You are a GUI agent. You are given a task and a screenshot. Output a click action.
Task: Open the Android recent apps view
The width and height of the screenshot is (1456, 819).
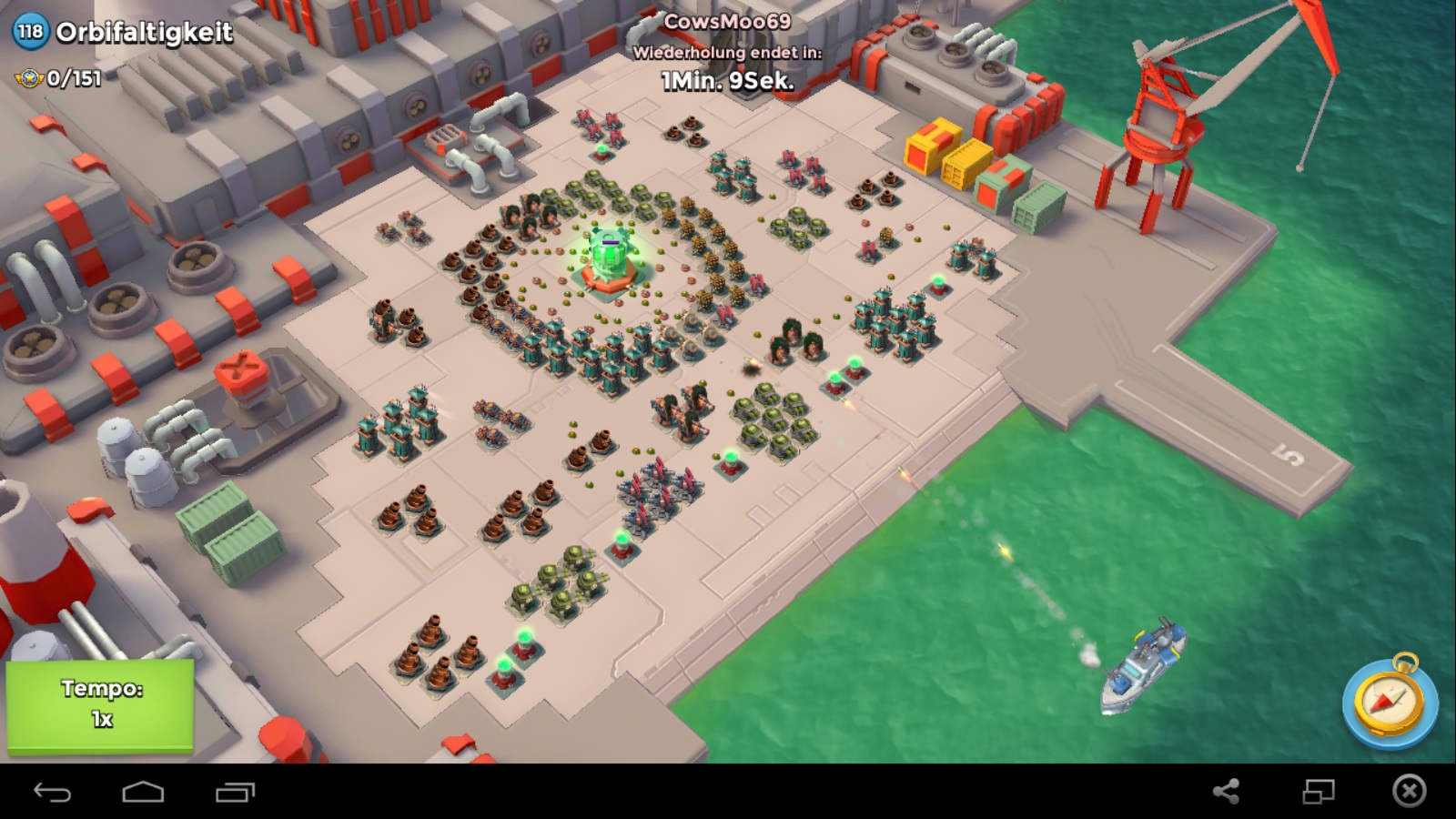tap(235, 792)
